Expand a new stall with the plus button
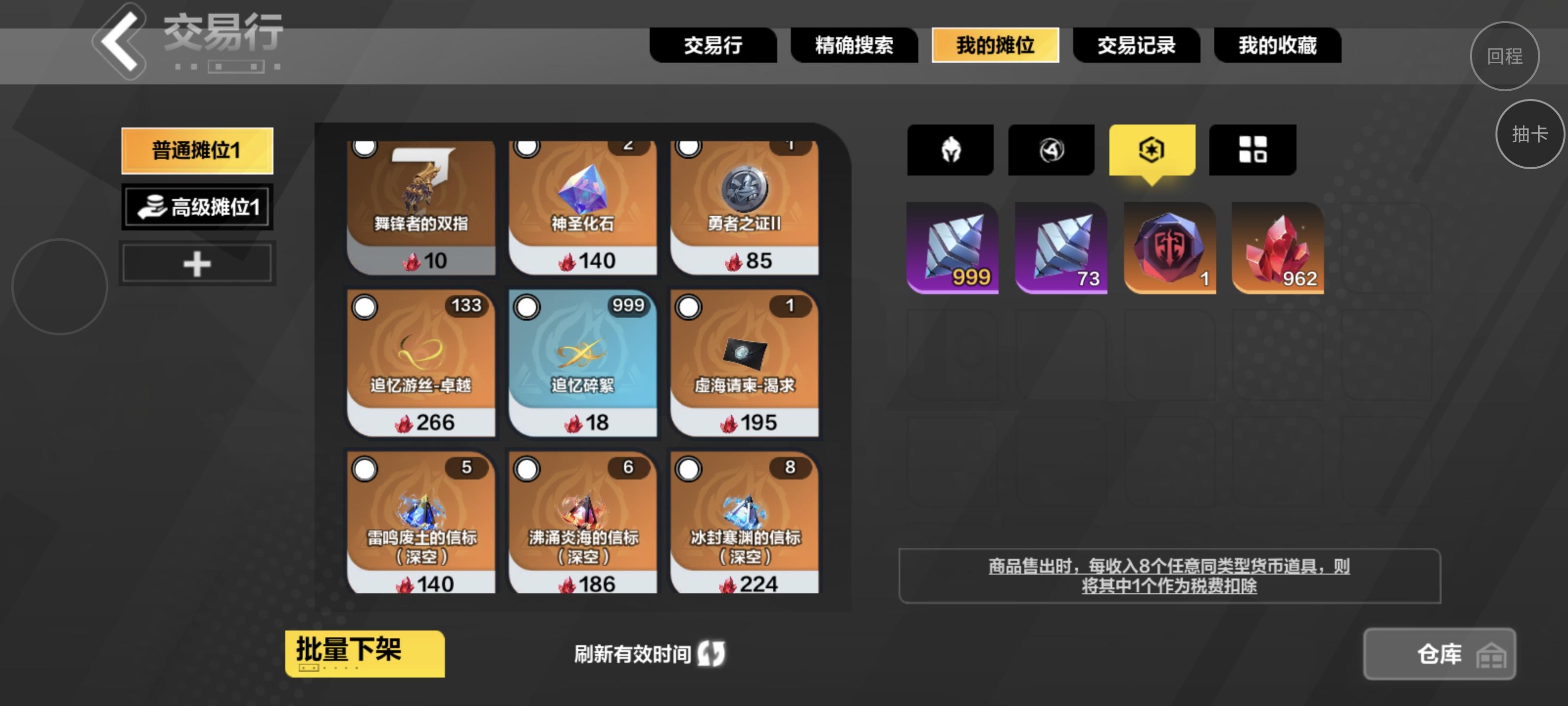Image resolution: width=1568 pixels, height=706 pixels. click(x=196, y=262)
